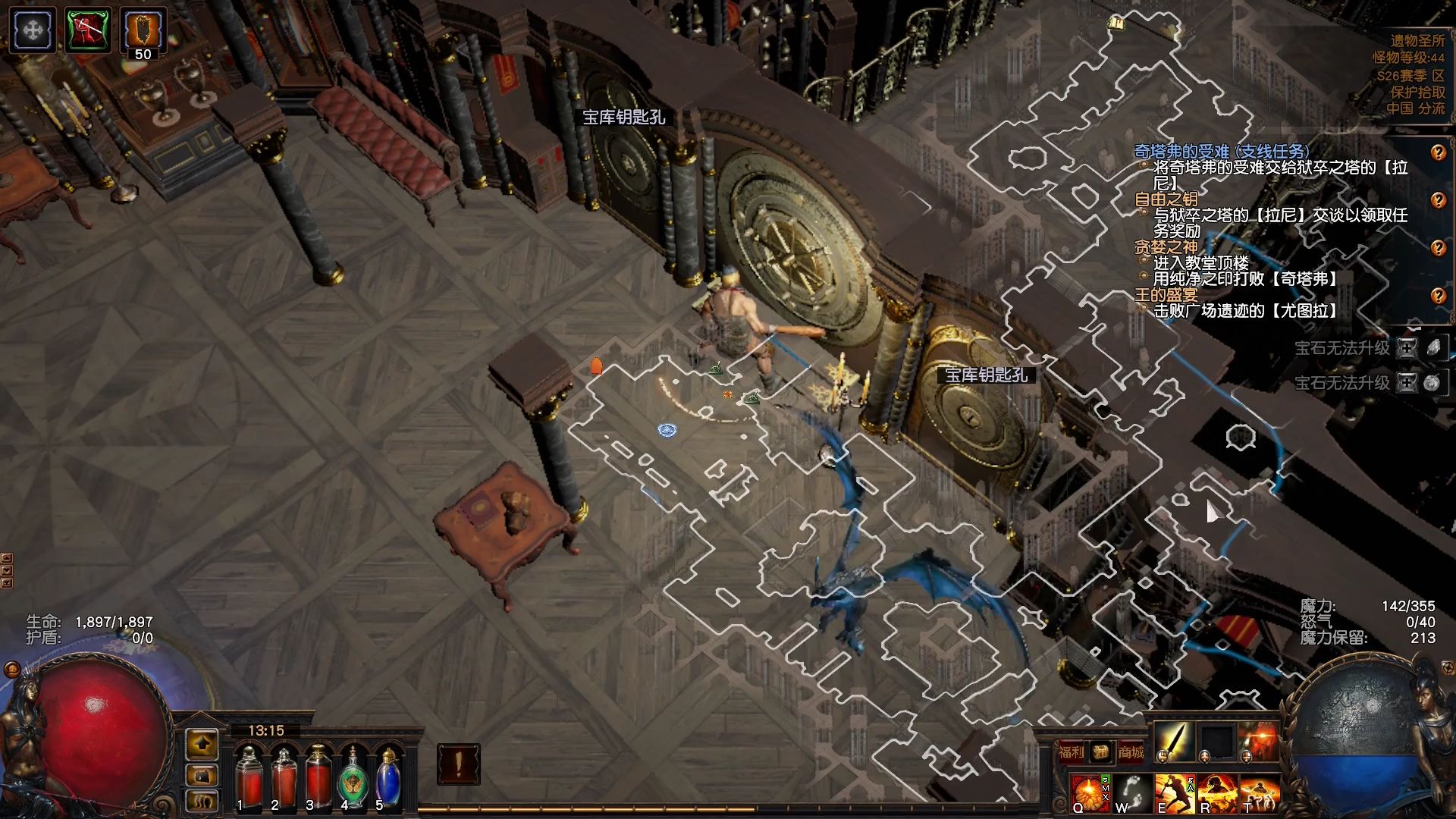Select the 自由之钥 quest title

click(1166, 199)
